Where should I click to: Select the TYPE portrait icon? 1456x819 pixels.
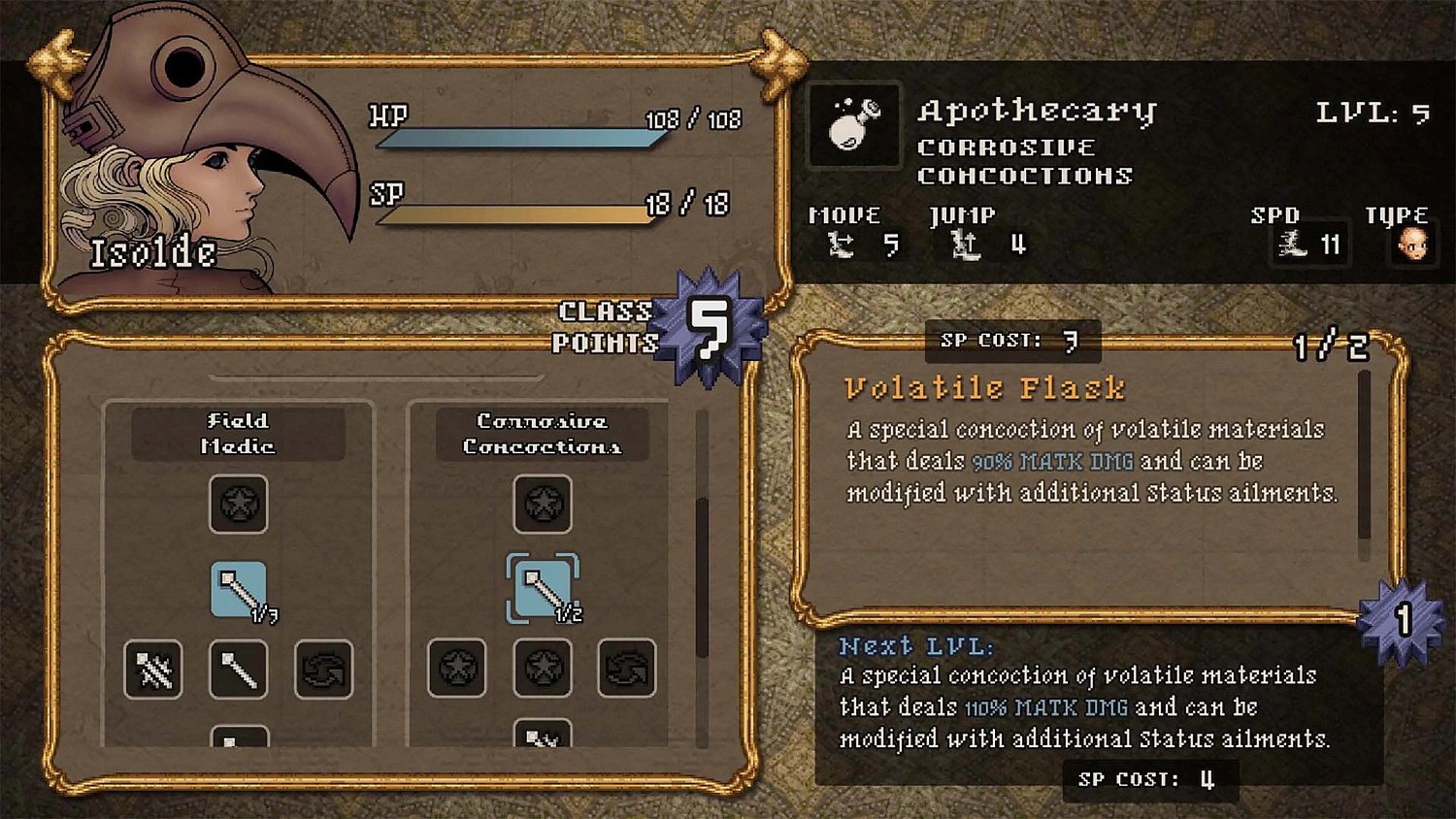pyautogui.click(x=1413, y=246)
